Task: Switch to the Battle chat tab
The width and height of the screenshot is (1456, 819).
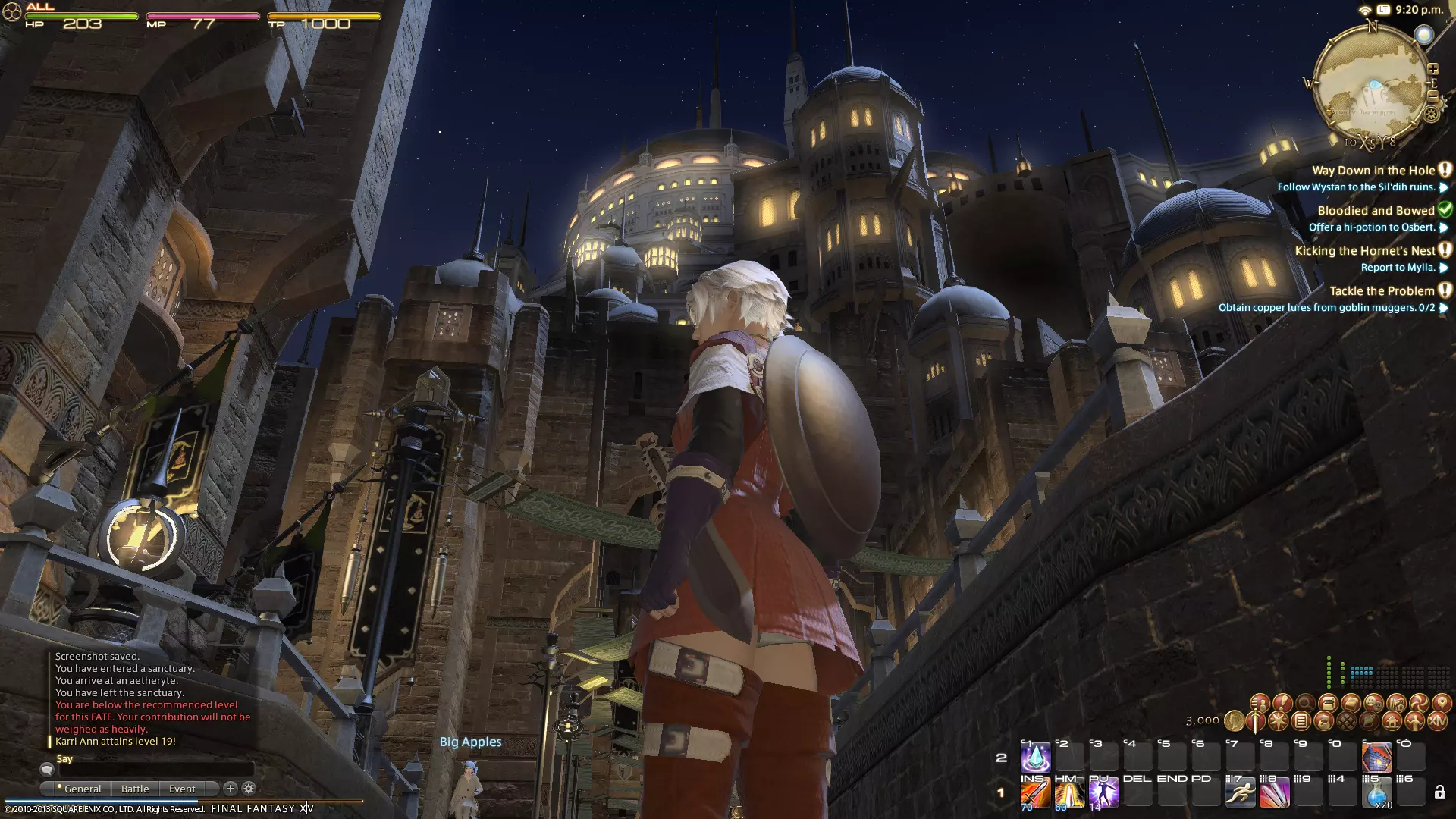Action: coord(135,789)
